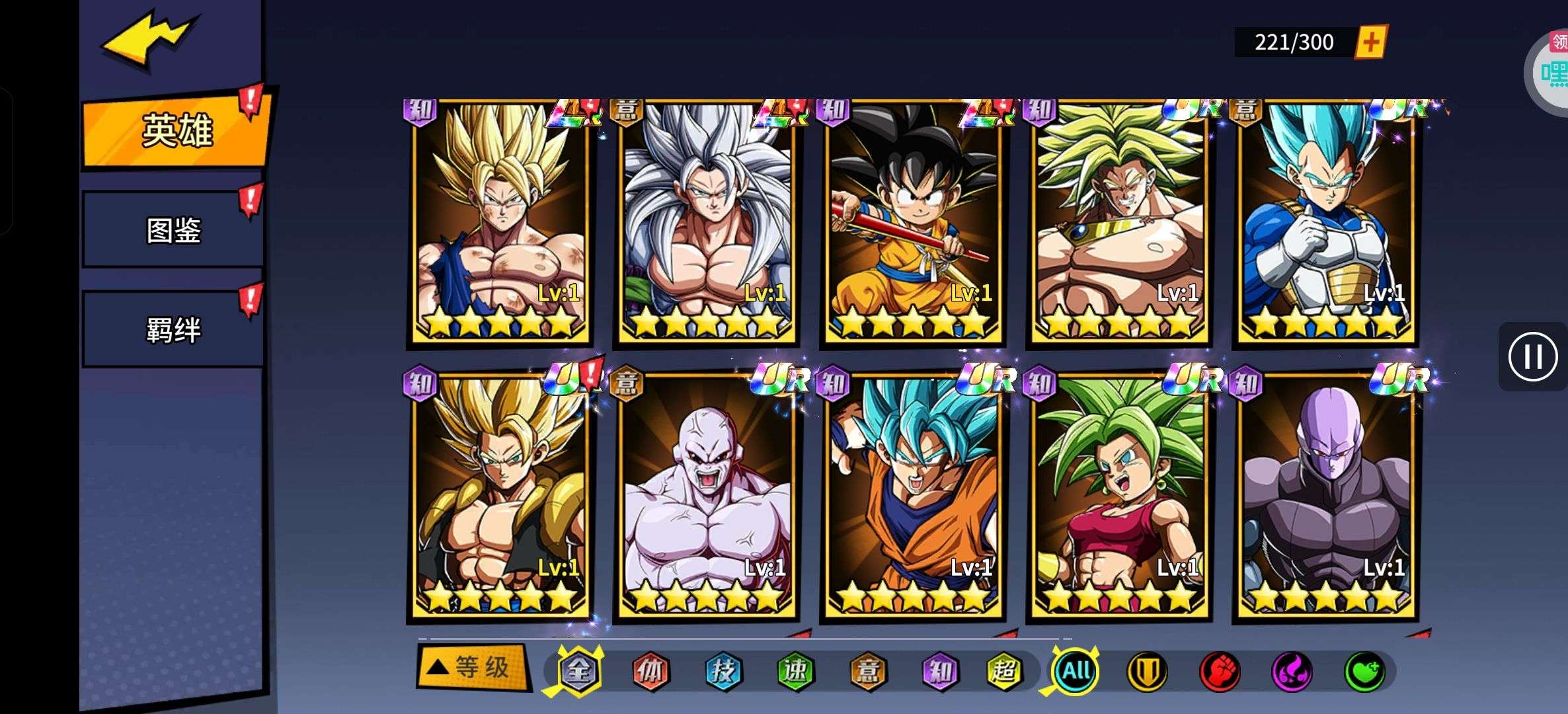Filter by the green heart support role

pyautogui.click(x=1364, y=672)
